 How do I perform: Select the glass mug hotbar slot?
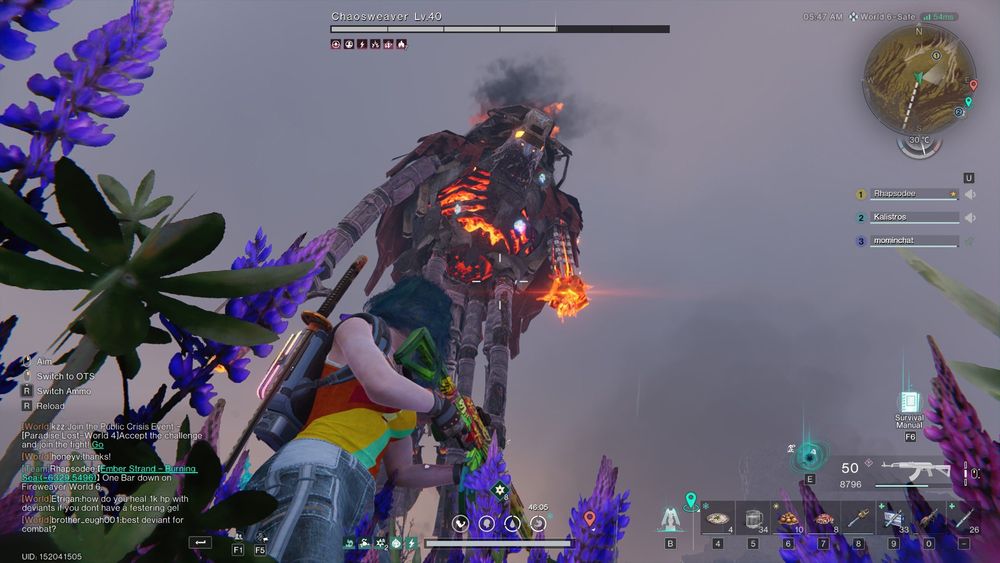753,518
